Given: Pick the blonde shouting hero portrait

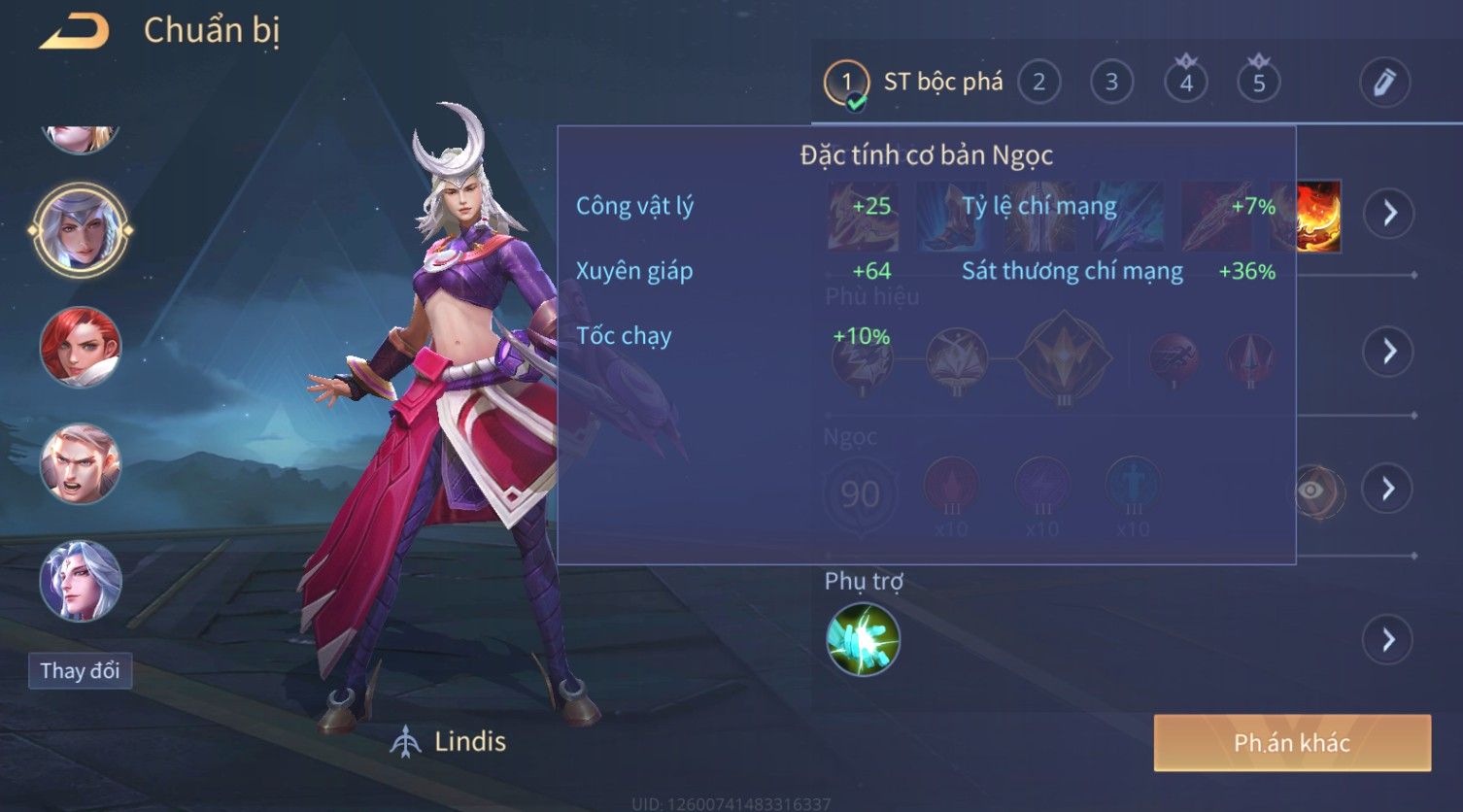Looking at the screenshot, I should (x=81, y=463).
